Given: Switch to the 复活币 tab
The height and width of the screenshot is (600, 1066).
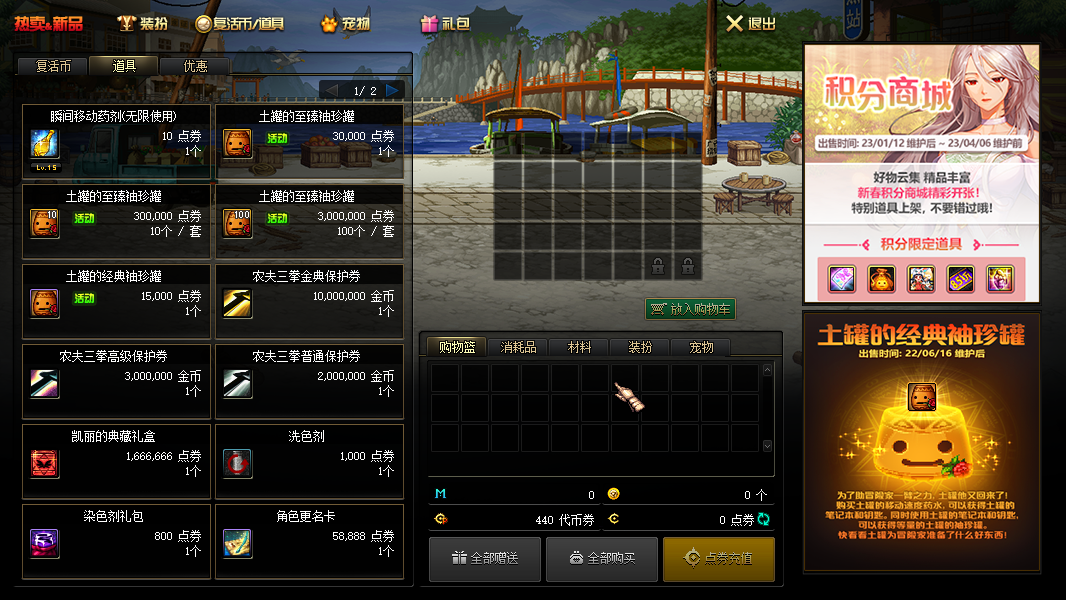Looking at the screenshot, I should coord(53,66).
